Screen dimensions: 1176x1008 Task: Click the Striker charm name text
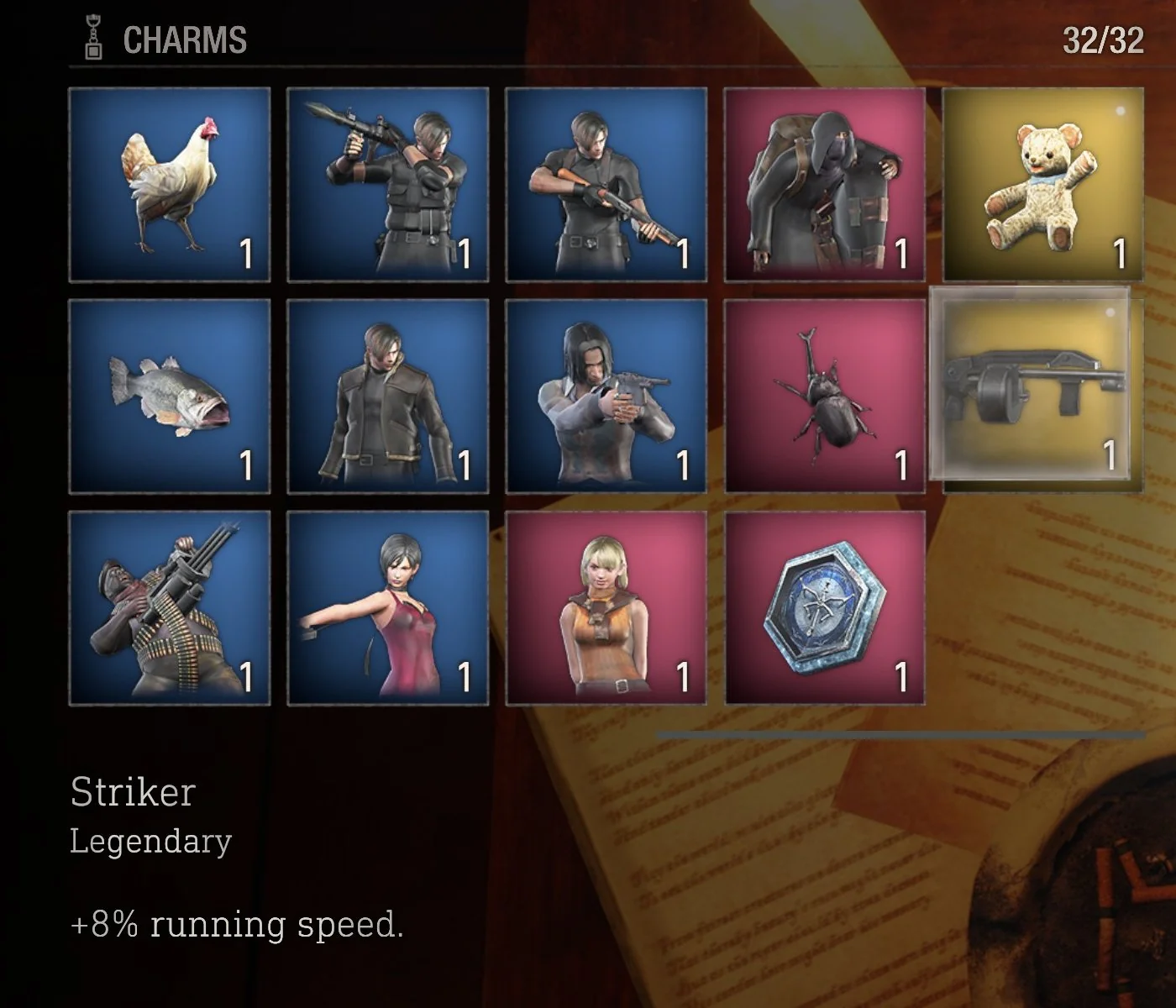tap(134, 790)
